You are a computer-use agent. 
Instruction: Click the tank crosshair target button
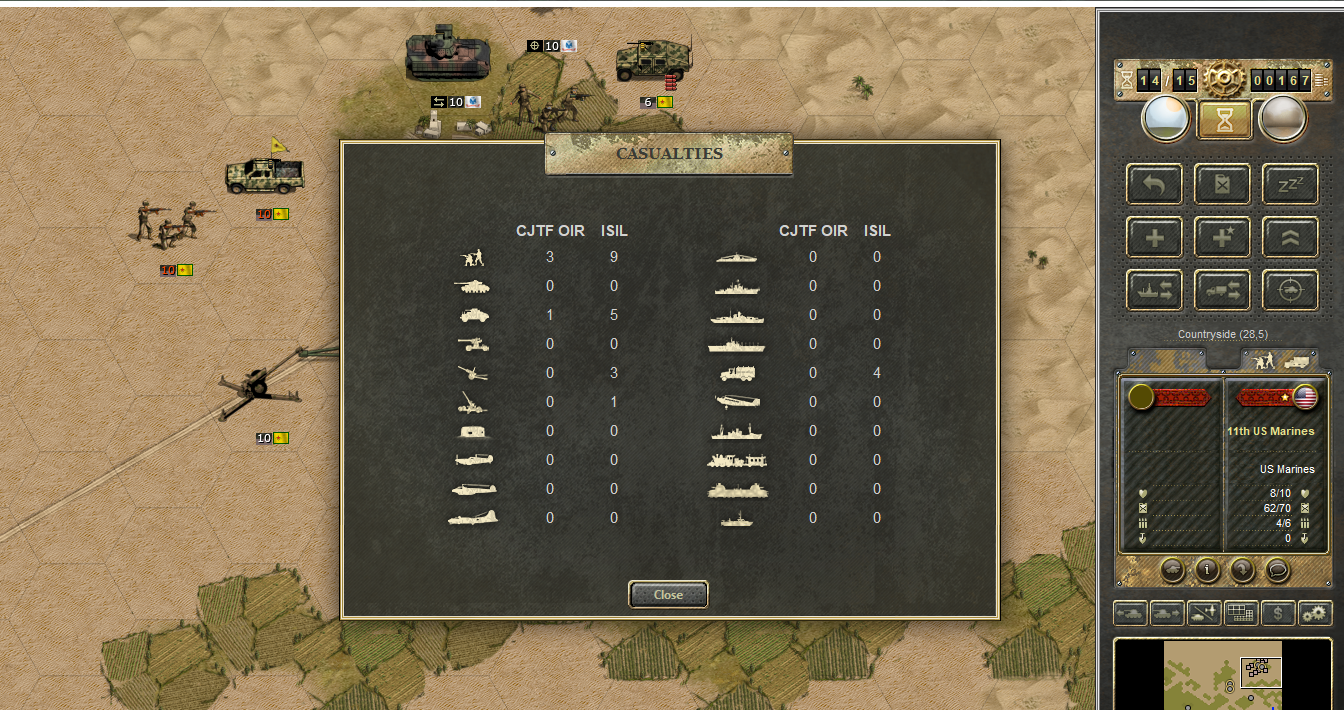(x=1289, y=290)
